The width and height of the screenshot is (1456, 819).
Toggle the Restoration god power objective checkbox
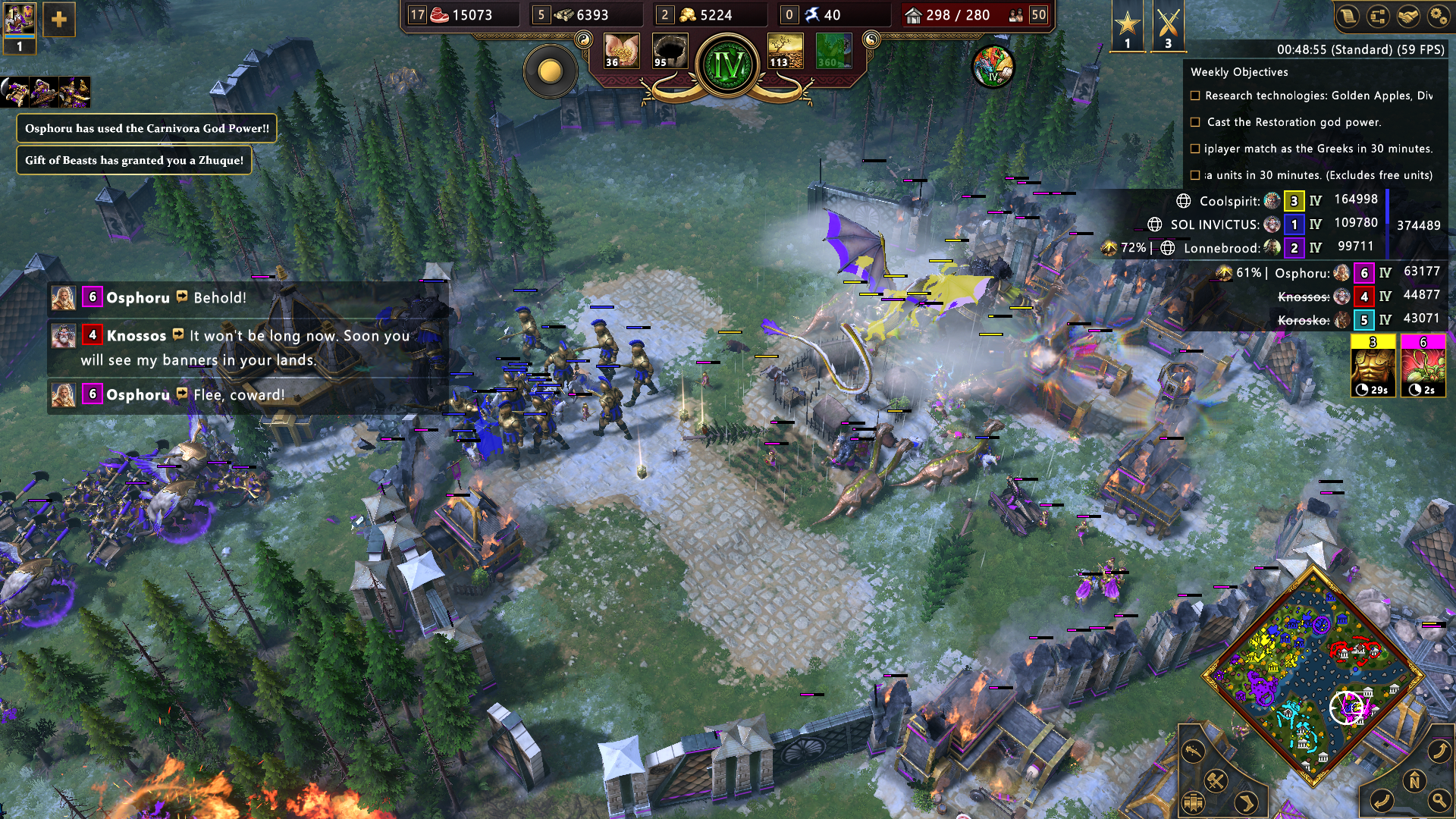[1195, 122]
